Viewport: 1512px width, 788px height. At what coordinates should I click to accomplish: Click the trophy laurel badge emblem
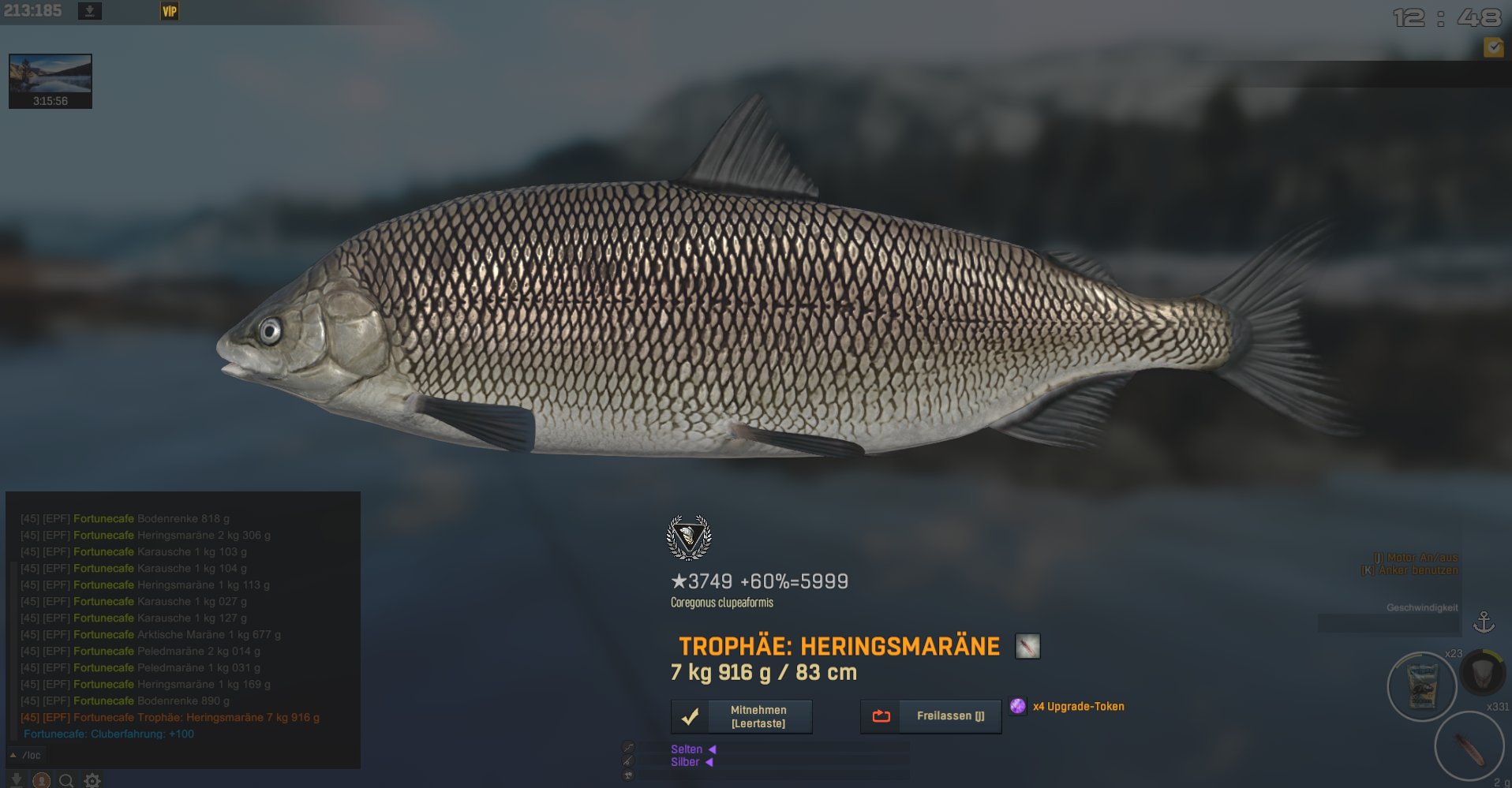689,537
